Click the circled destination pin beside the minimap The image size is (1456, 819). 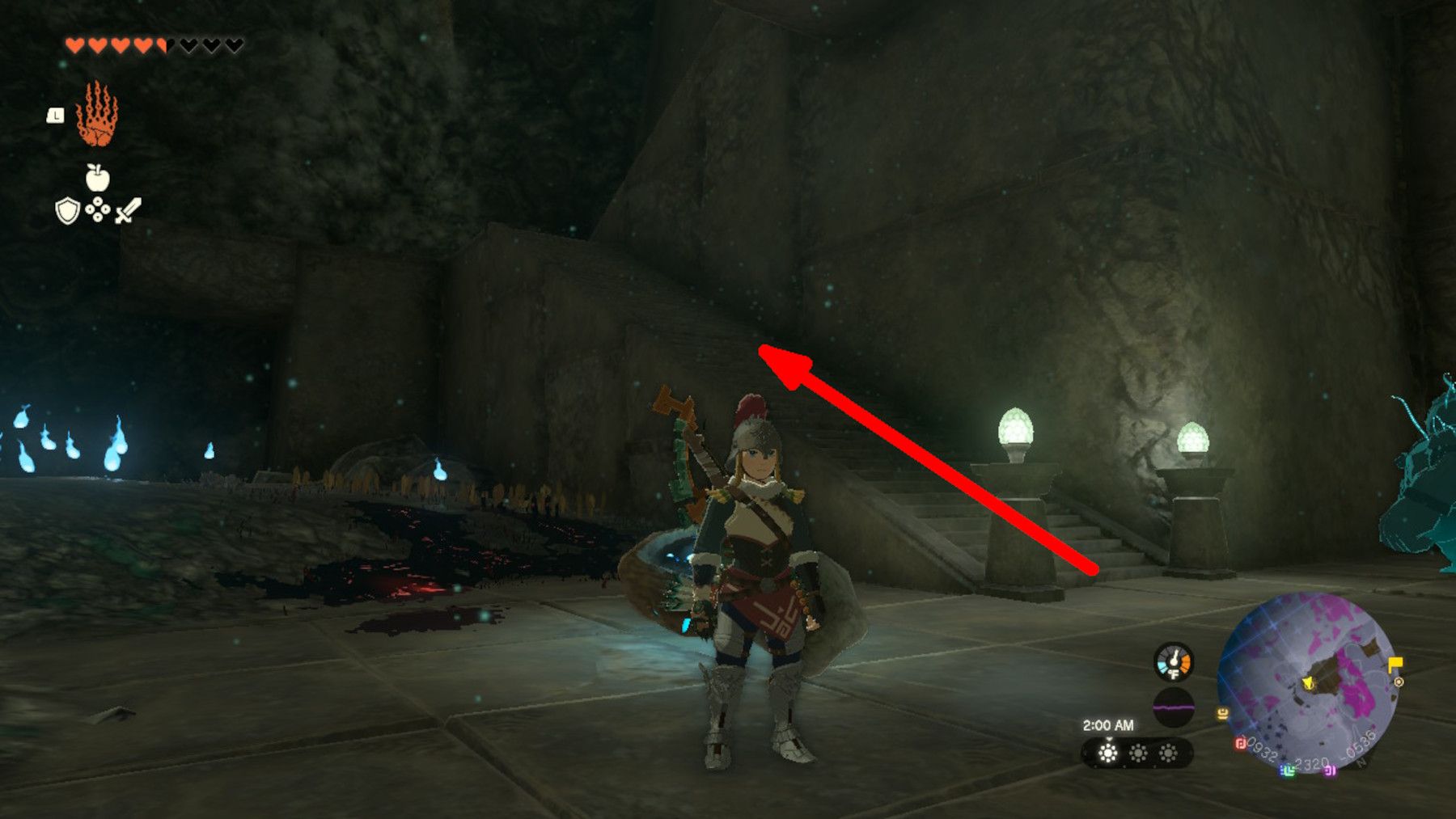point(1399,683)
